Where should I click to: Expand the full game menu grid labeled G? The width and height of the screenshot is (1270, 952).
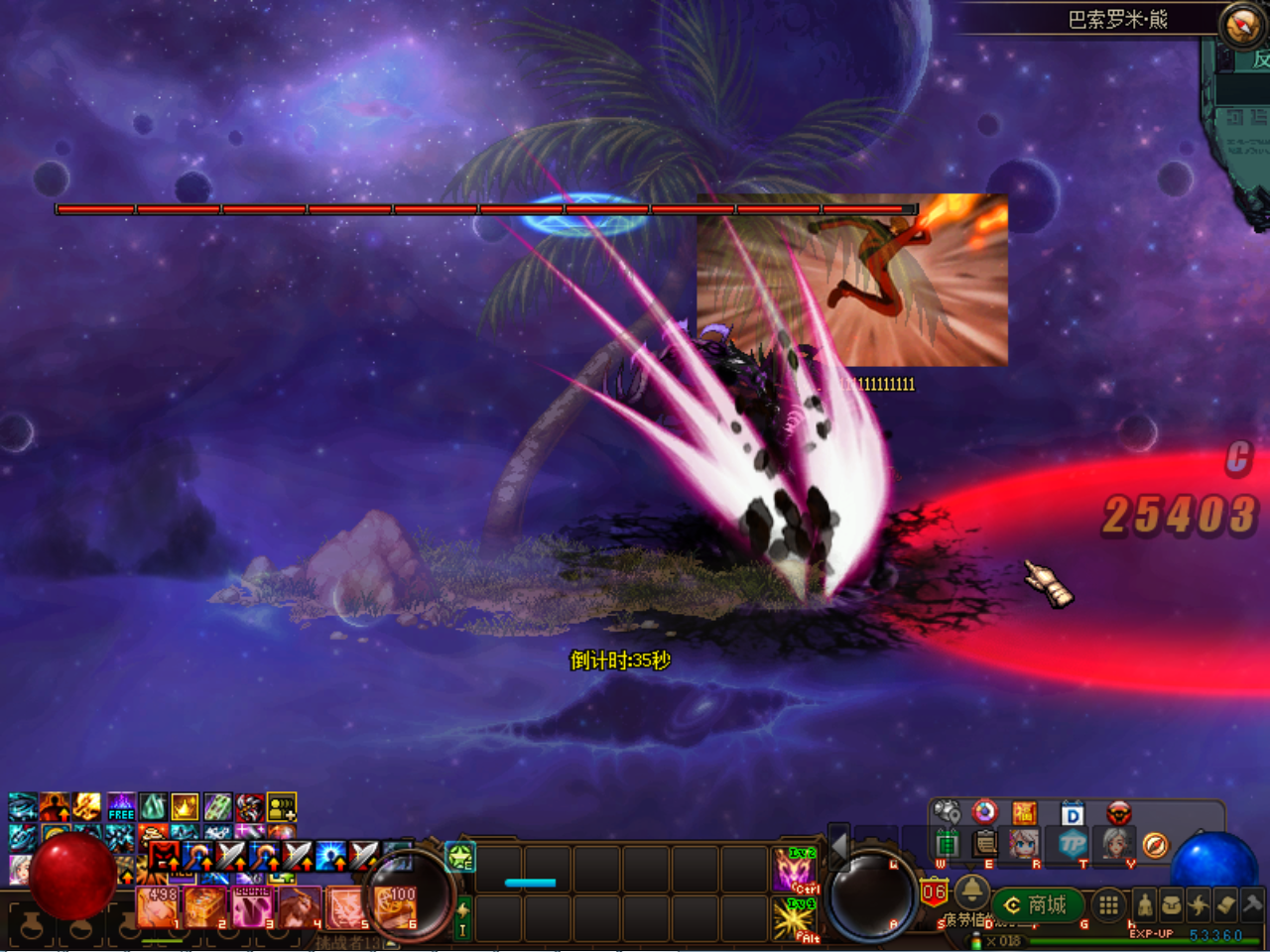pyautogui.click(x=1108, y=905)
